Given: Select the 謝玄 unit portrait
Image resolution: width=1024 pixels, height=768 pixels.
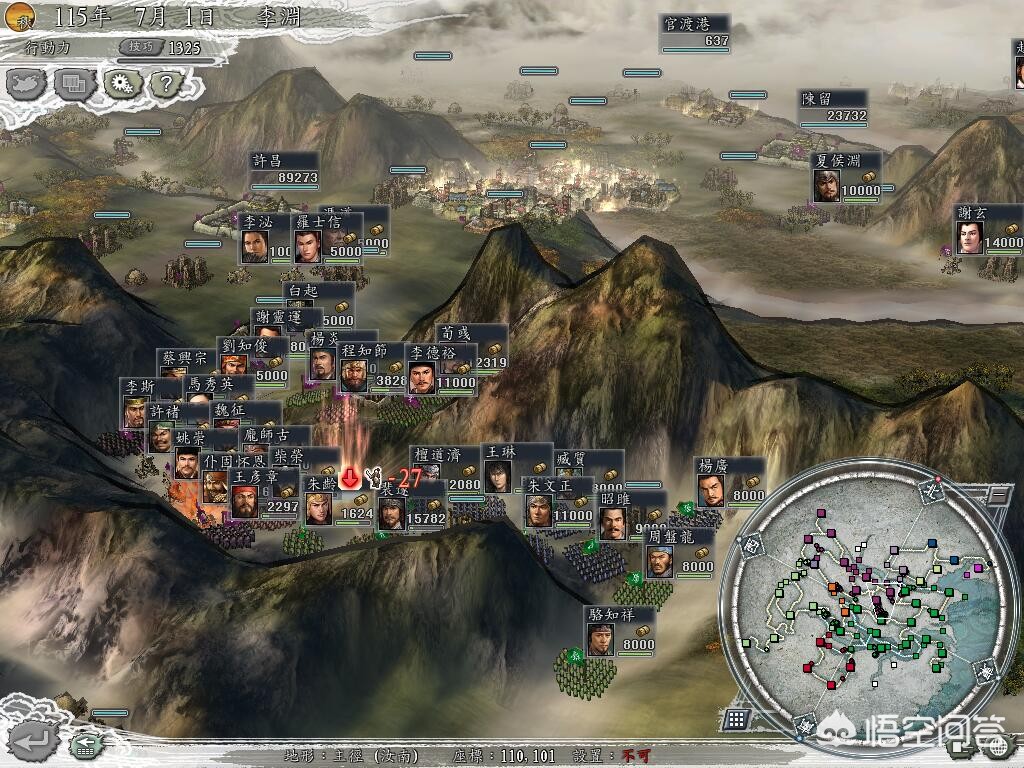Looking at the screenshot, I should pyautogui.click(x=969, y=237).
